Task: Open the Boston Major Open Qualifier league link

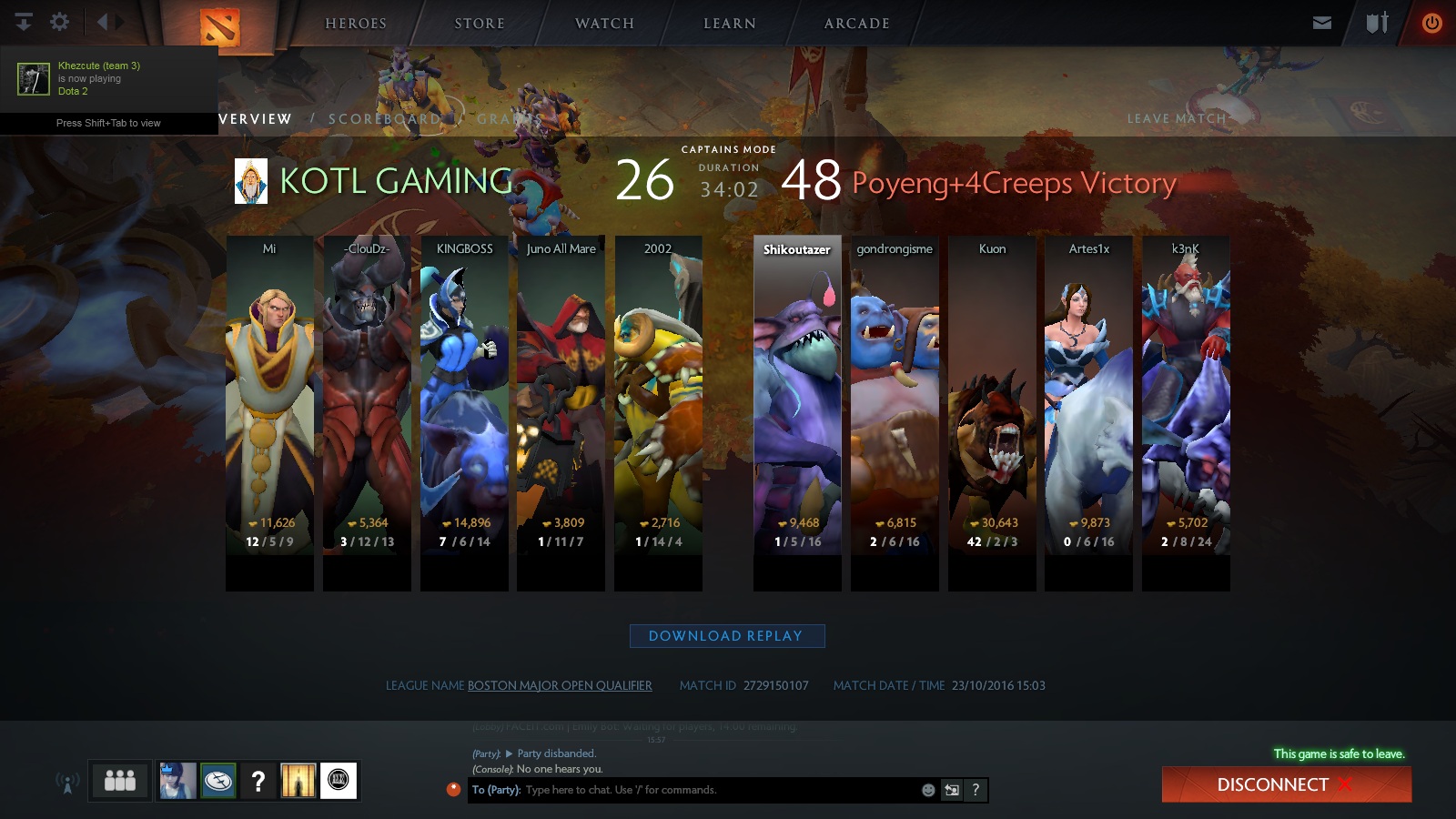Action: click(560, 685)
